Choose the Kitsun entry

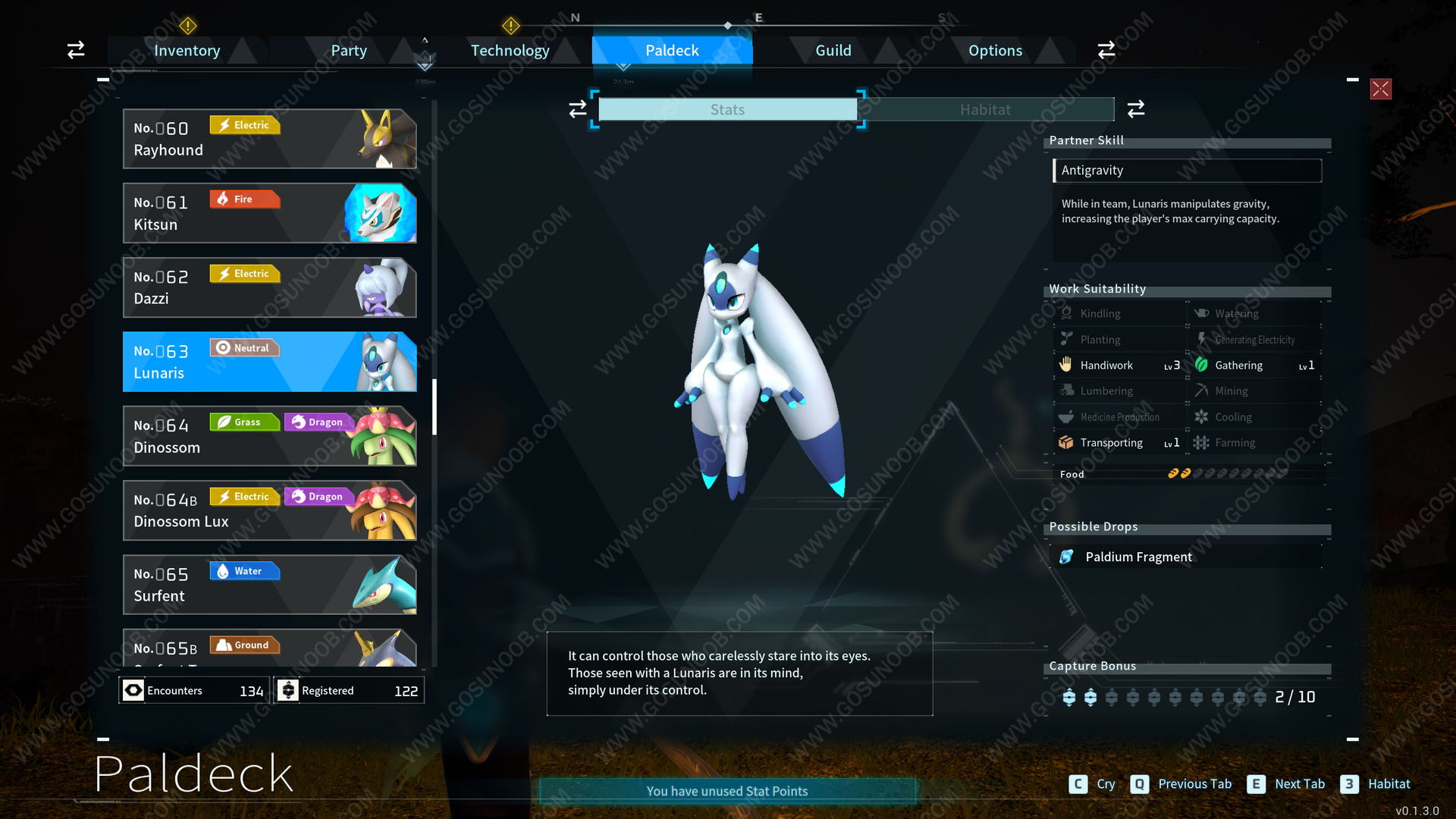pyautogui.click(x=269, y=213)
